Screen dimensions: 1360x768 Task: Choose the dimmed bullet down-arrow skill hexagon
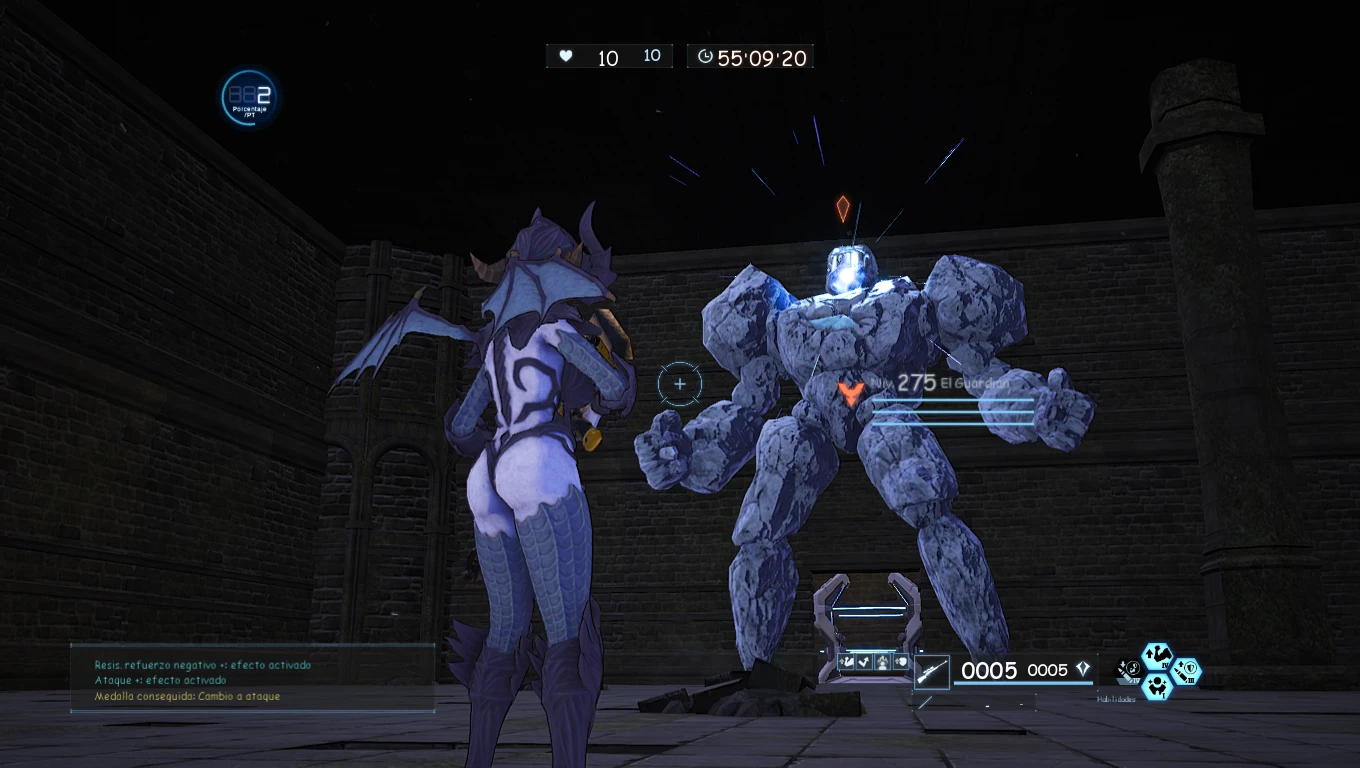click(x=1130, y=672)
